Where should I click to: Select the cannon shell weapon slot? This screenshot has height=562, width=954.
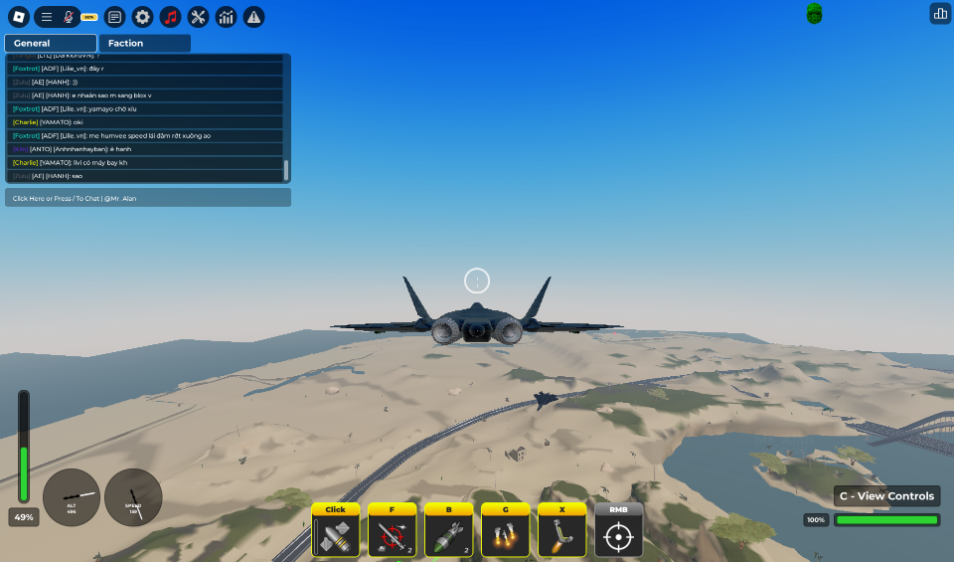(335, 534)
